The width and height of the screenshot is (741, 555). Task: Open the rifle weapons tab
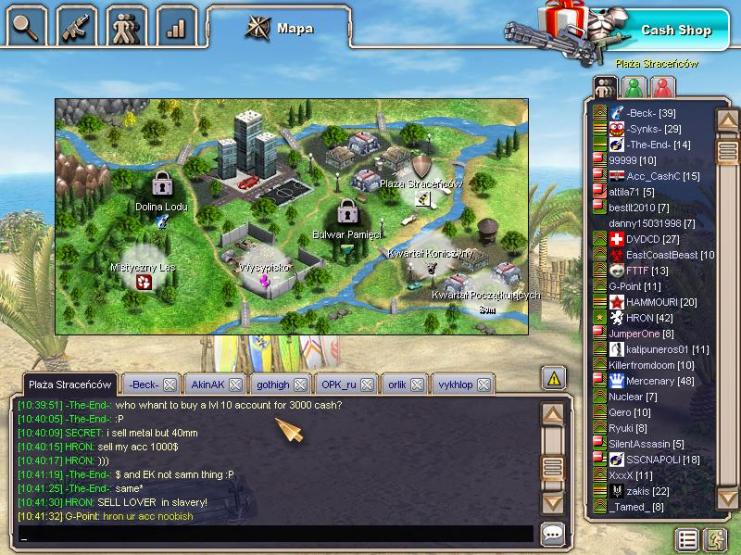pos(77,27)
